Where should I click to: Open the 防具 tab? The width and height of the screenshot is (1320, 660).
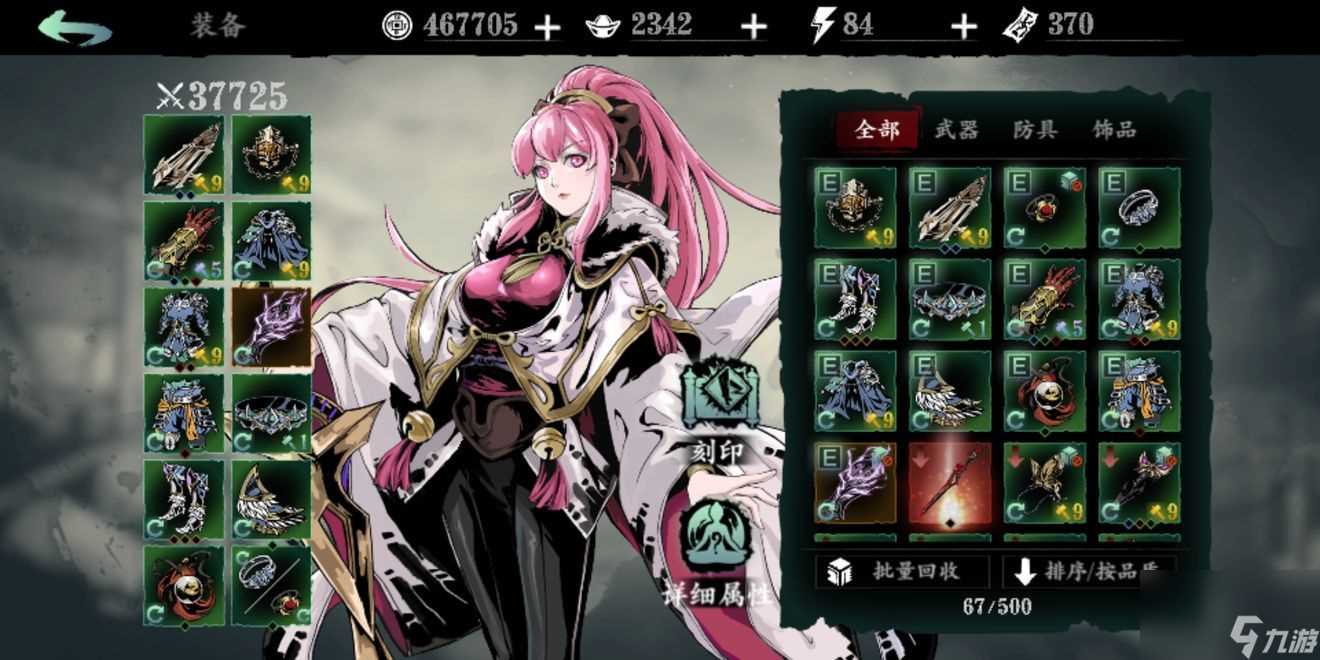1035,129
